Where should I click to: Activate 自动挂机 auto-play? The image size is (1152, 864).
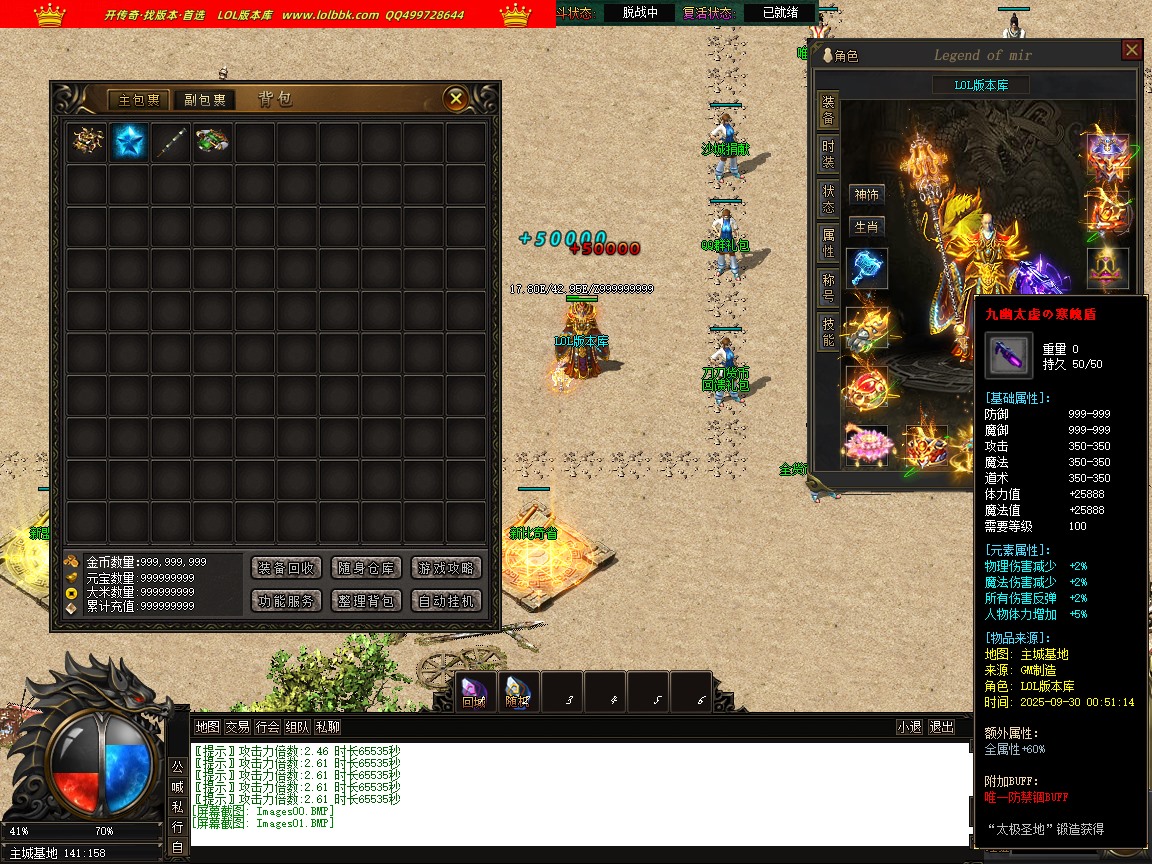coord(446,601)
